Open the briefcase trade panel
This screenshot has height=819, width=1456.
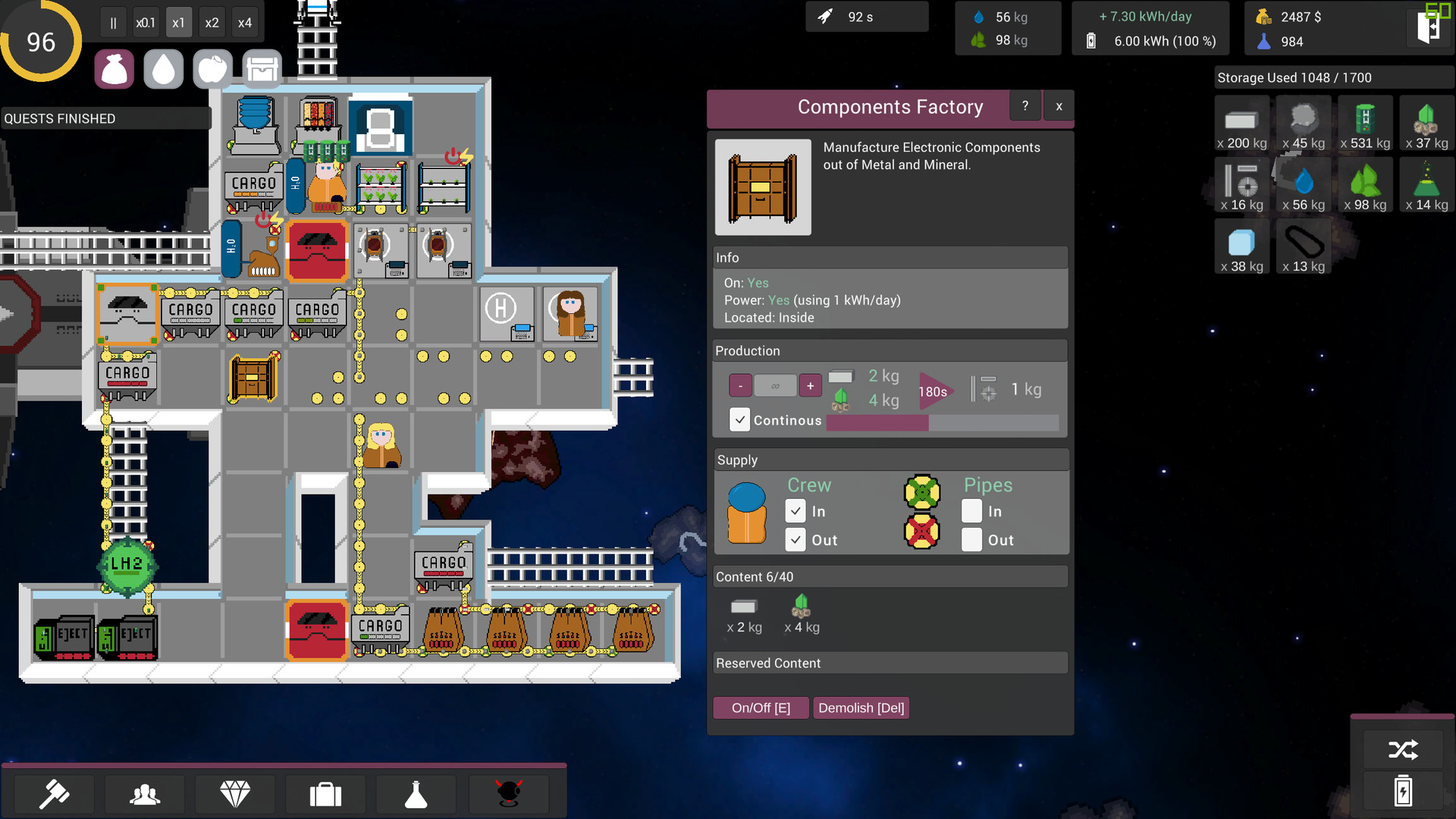[325, 794]
